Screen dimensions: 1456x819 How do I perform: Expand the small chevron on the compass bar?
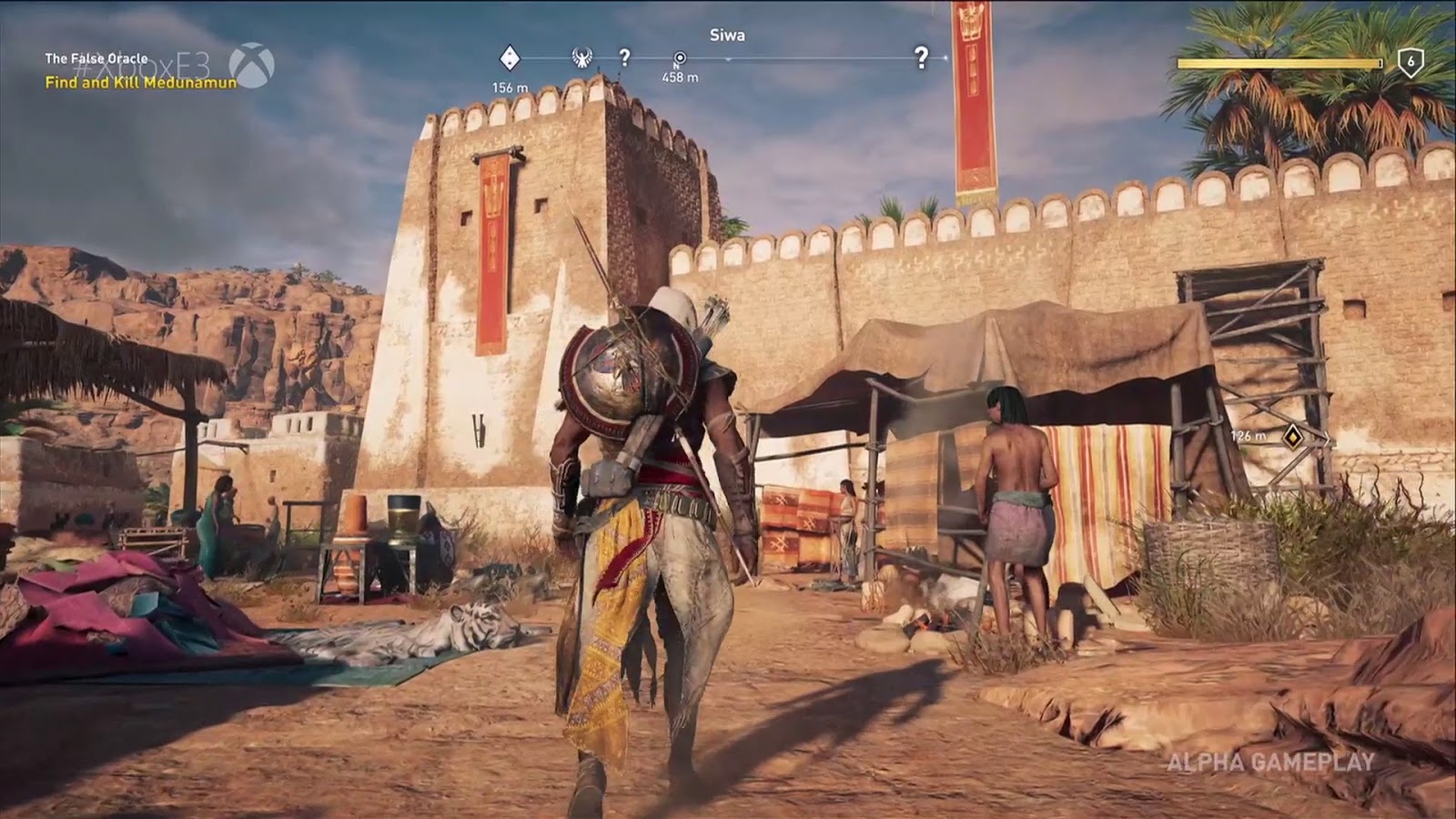pos(730,58)
